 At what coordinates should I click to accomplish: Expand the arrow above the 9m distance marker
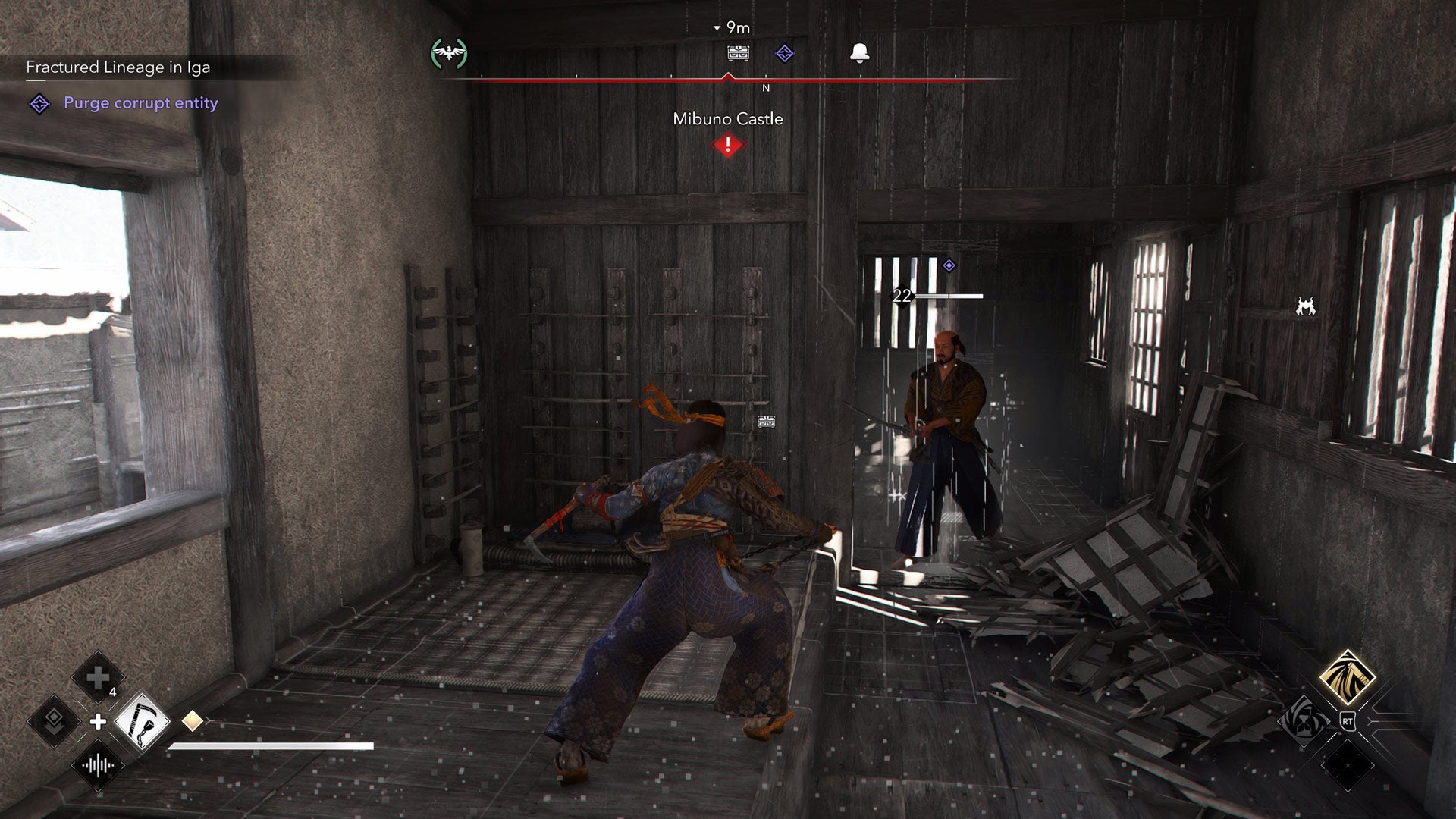pyautogui.click(x=717, y=27)
